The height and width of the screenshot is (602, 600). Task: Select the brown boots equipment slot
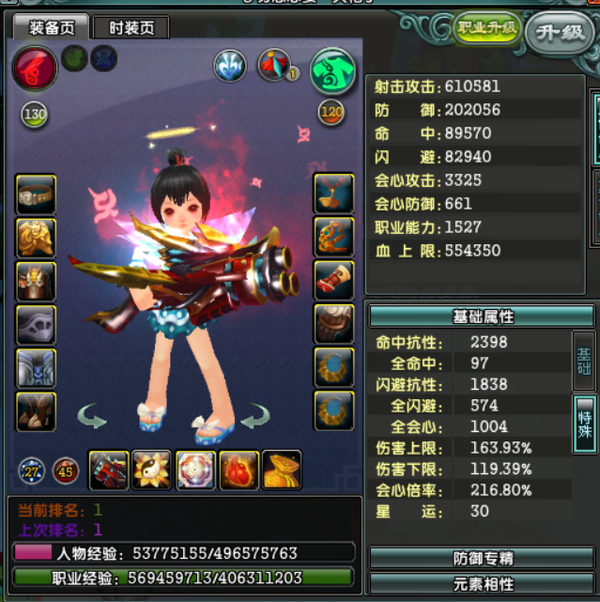tap(36, 410)
